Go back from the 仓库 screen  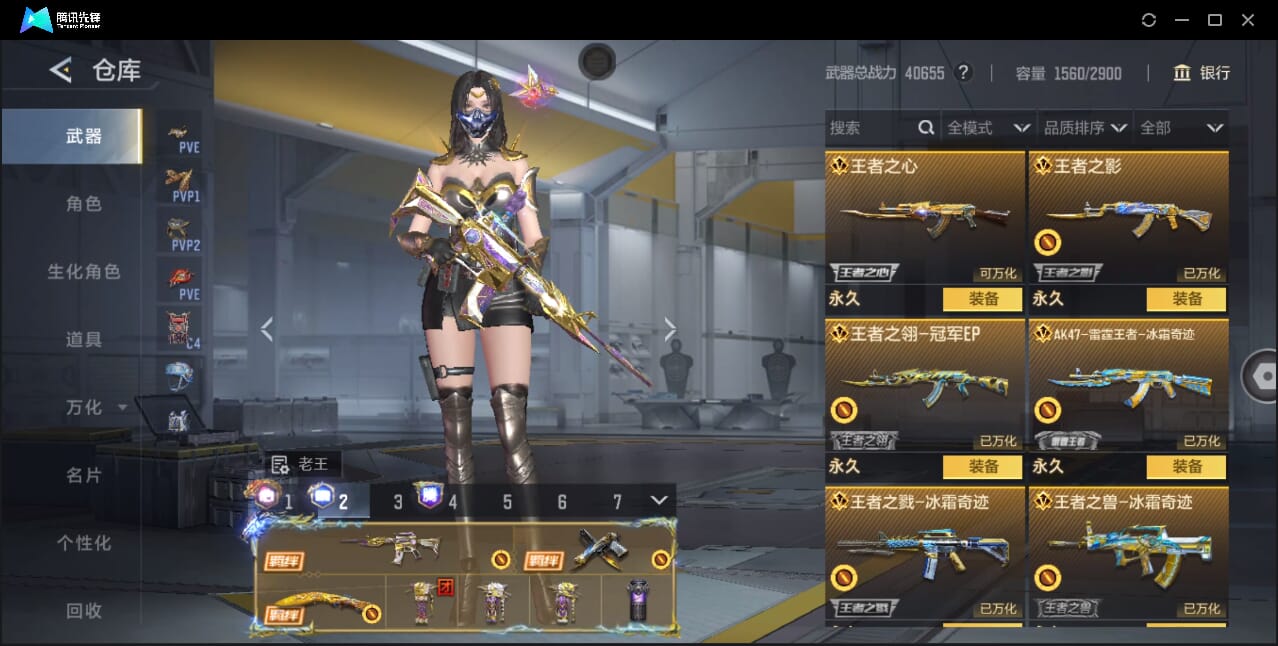60,70
